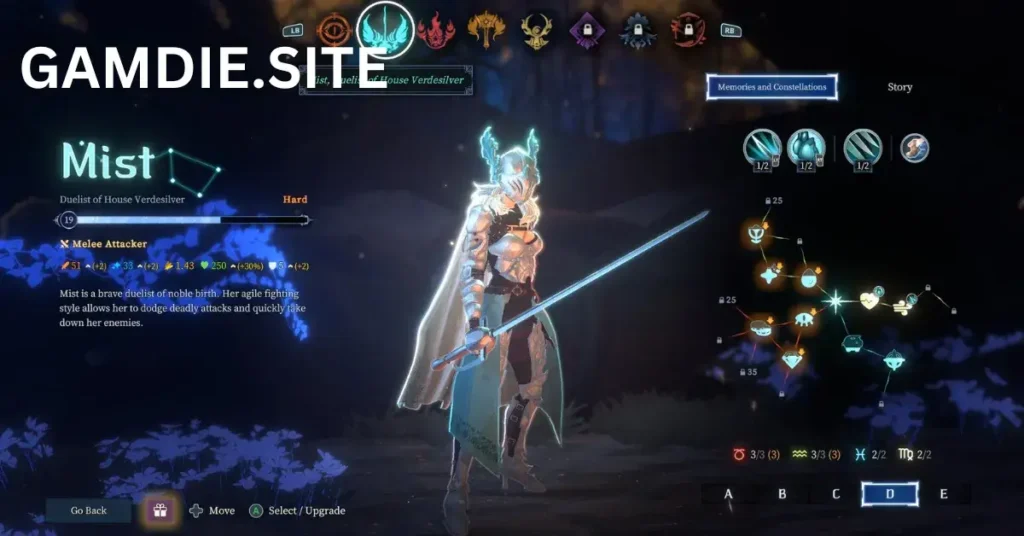Viewport: 1024px width, 536px height.
Task: Open the purple gift box icon
Action: [159, 511]
